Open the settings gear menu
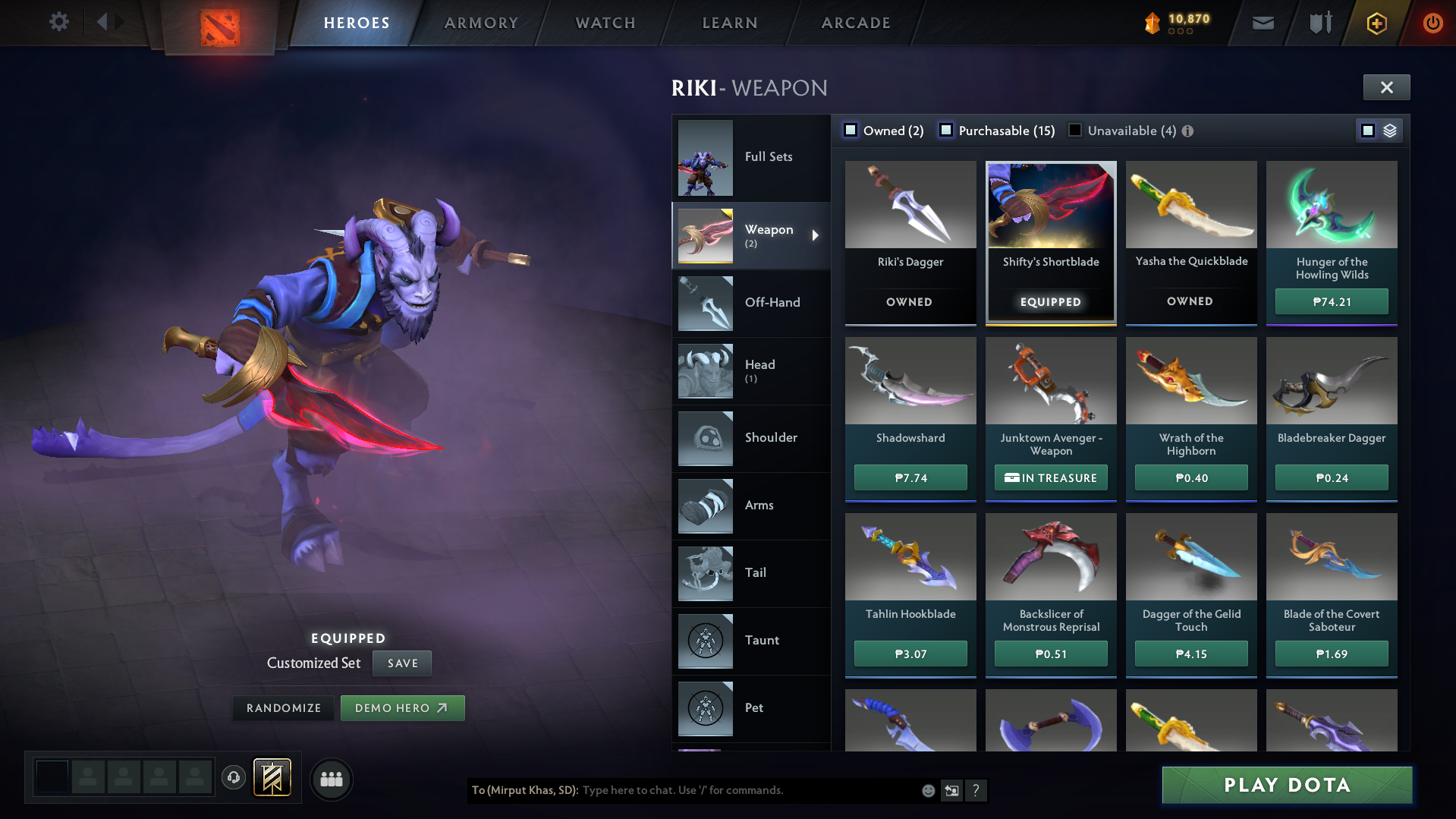 pos(59,22)
